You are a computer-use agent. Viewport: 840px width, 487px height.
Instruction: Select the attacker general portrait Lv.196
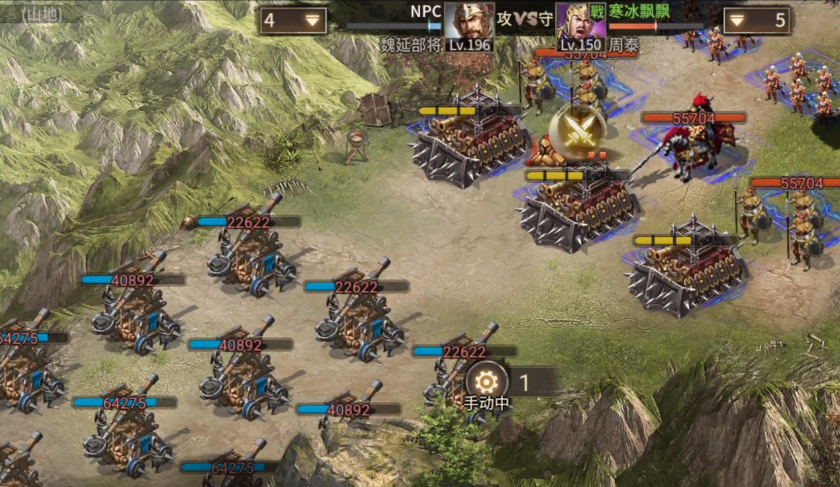coord(468,22)
